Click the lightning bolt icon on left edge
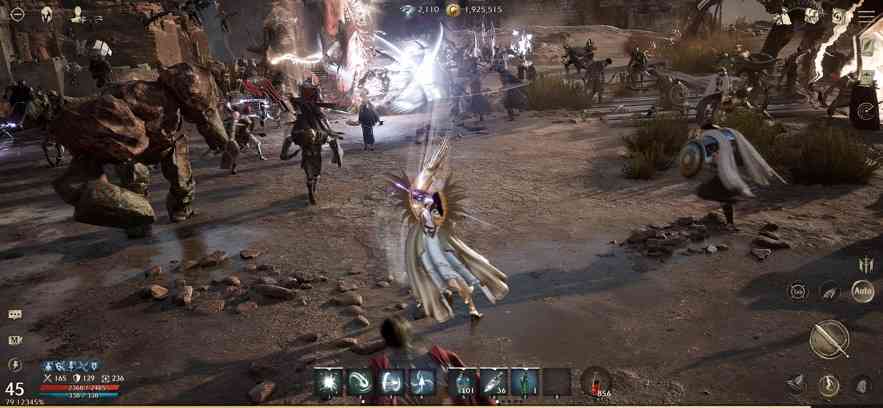The height and width of the screenshot is (408, 883). point(15,365)
